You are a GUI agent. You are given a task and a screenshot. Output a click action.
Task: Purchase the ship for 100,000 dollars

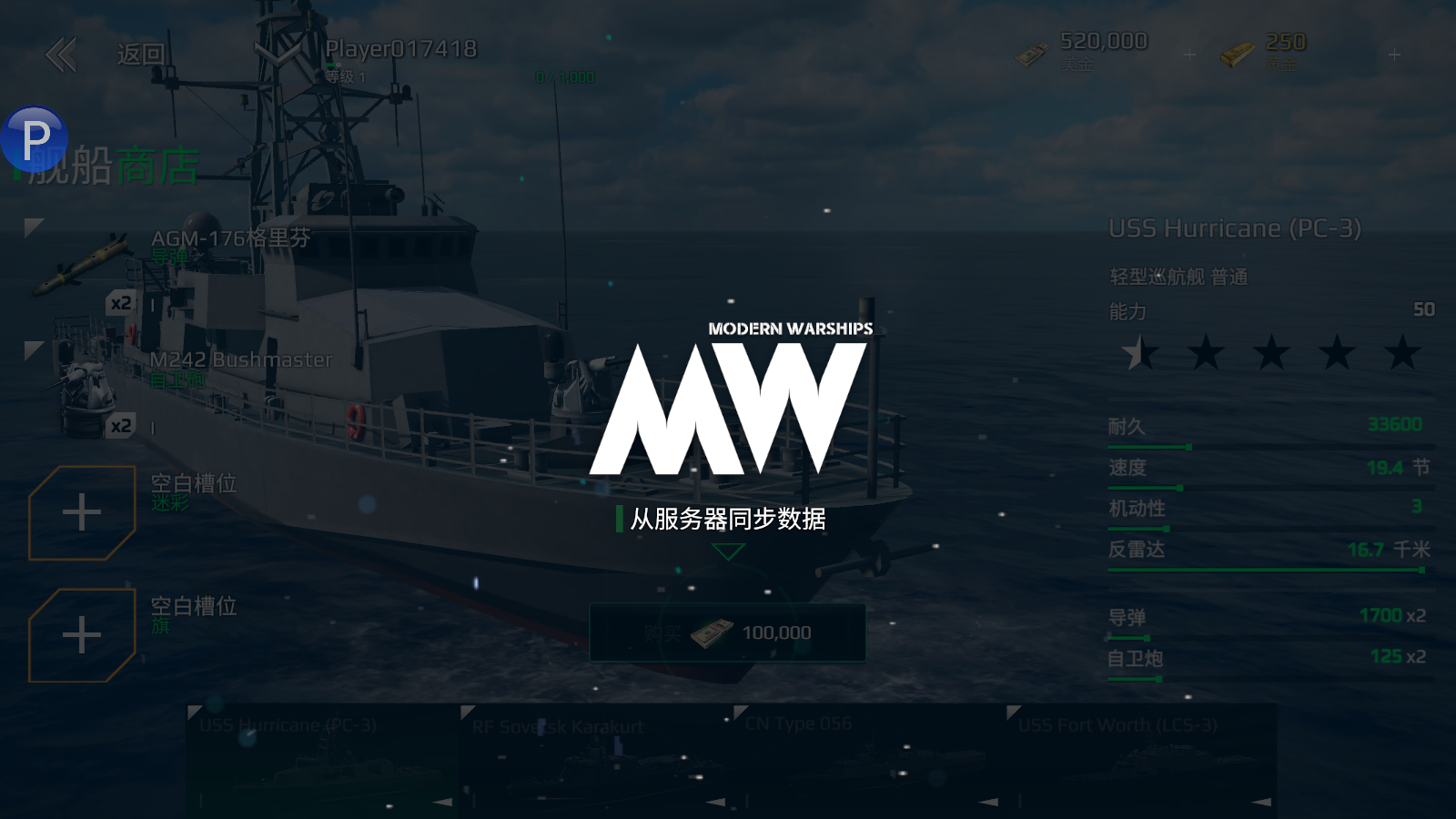click(x=728, y=633)
